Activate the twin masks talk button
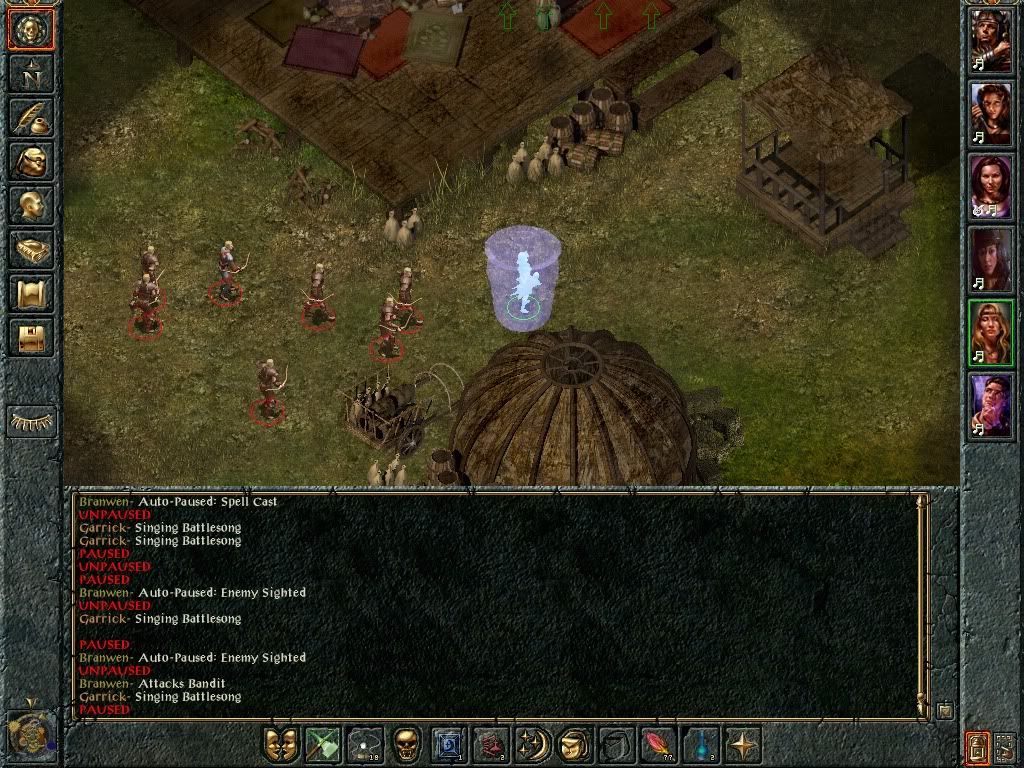The width and height of the screenshot is (1024, 768). tap(282, 745)
